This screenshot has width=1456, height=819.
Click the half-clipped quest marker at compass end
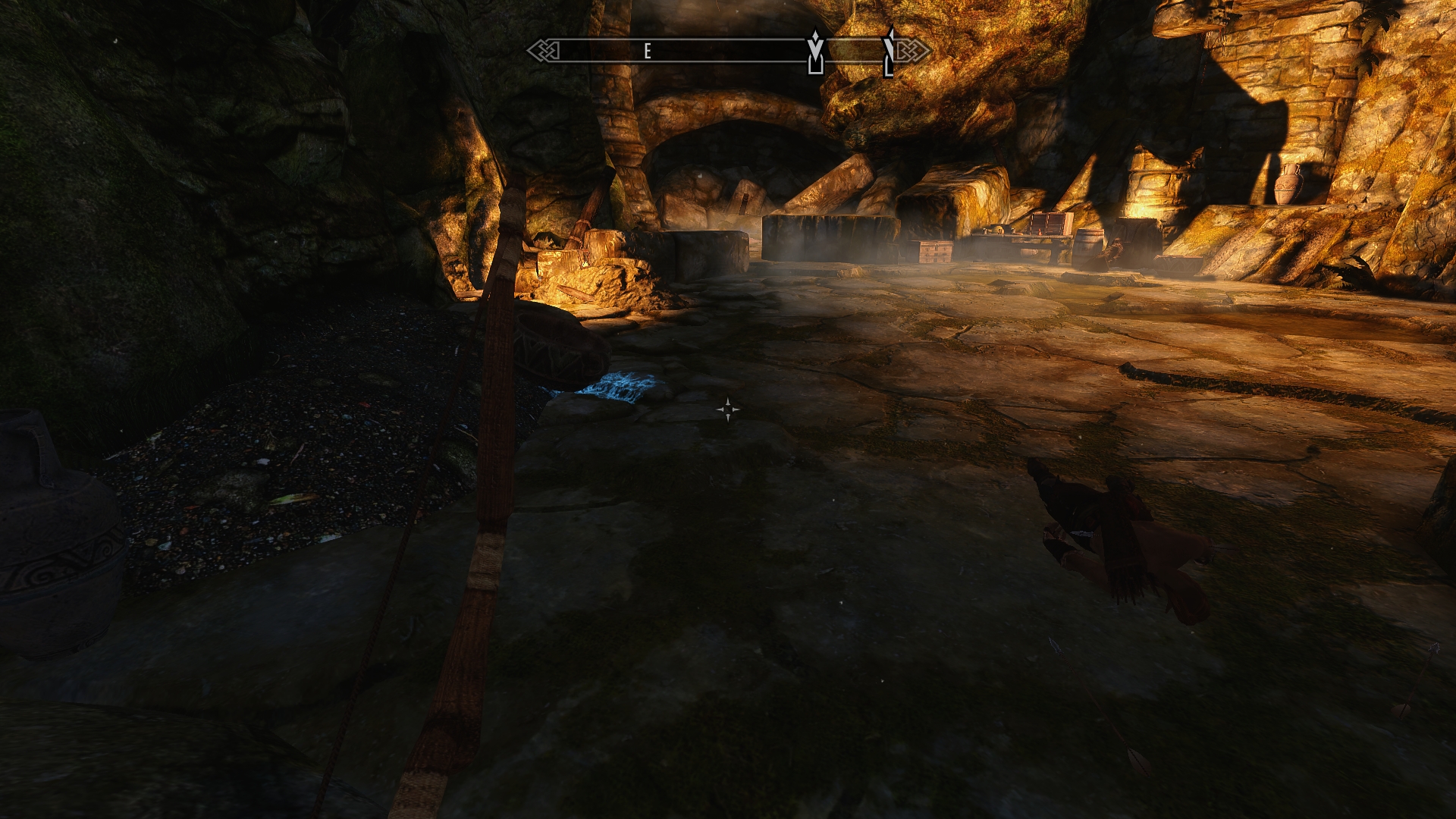pyautogui.click(x=890, y=52)
